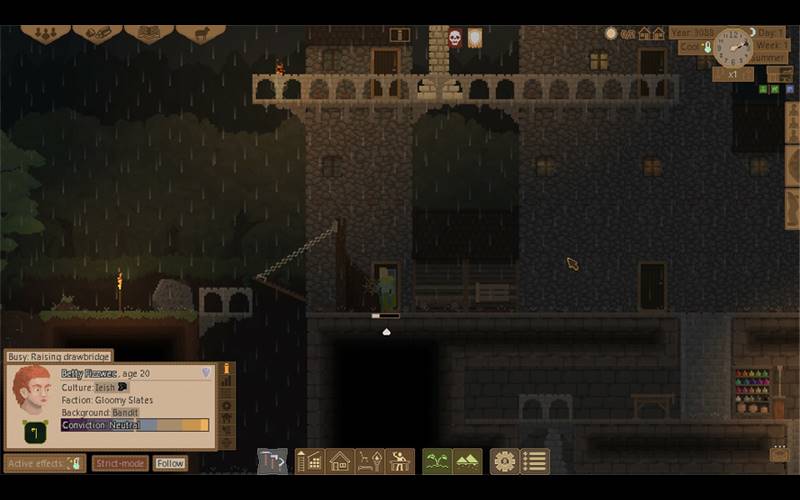Open the open book top tab

148,33
